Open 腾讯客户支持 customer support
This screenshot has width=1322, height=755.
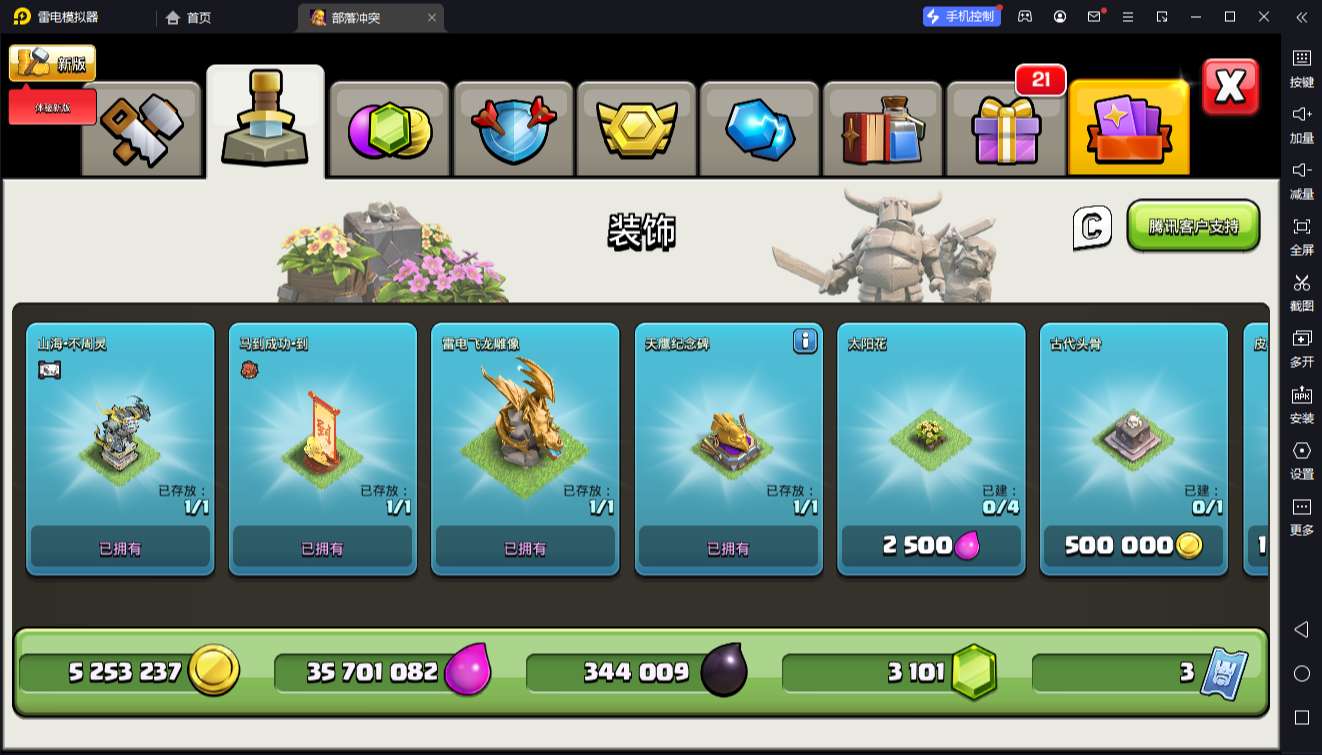(1193, 226)
